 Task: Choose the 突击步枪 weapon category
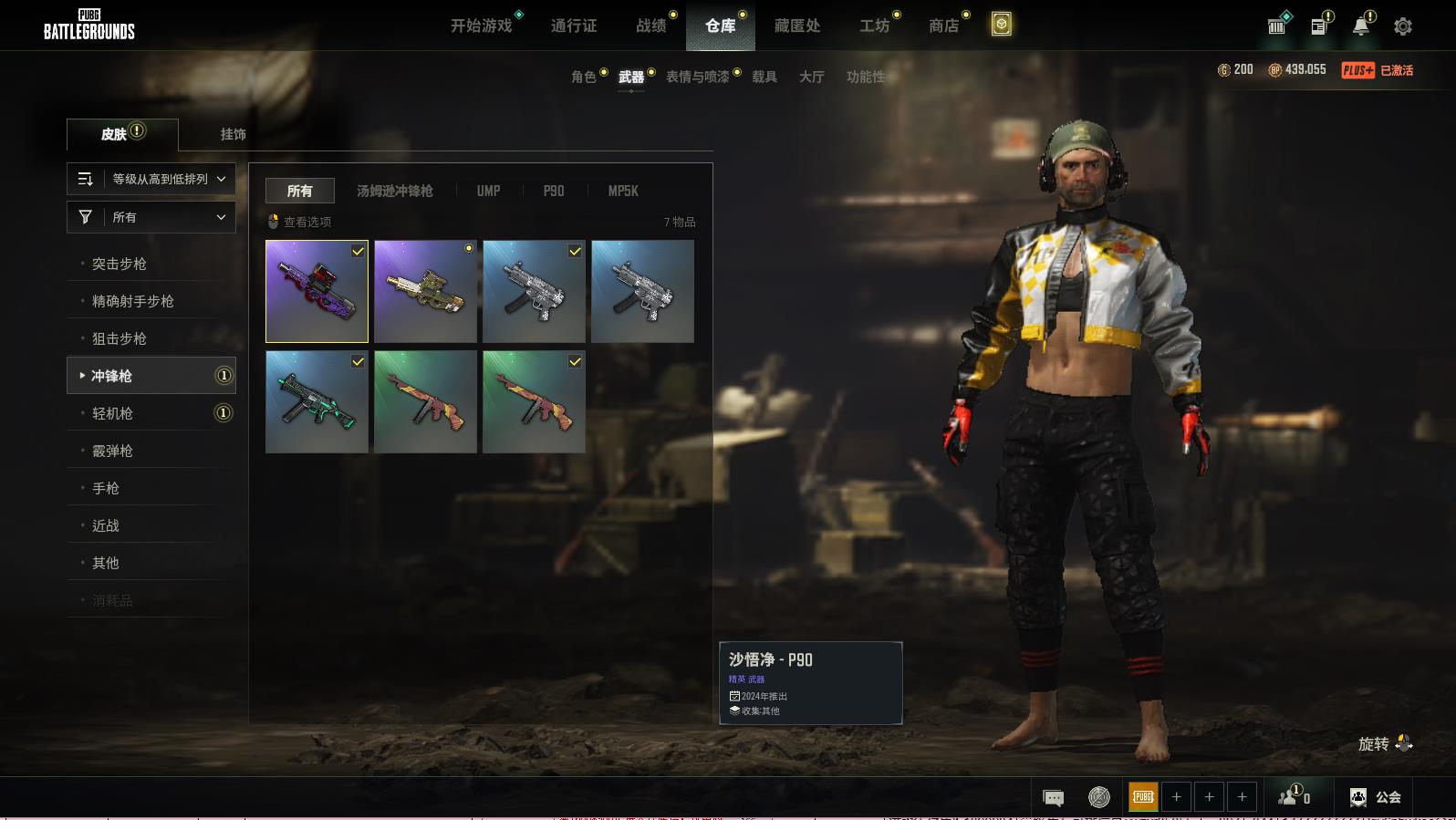click(x=120, y=264)
